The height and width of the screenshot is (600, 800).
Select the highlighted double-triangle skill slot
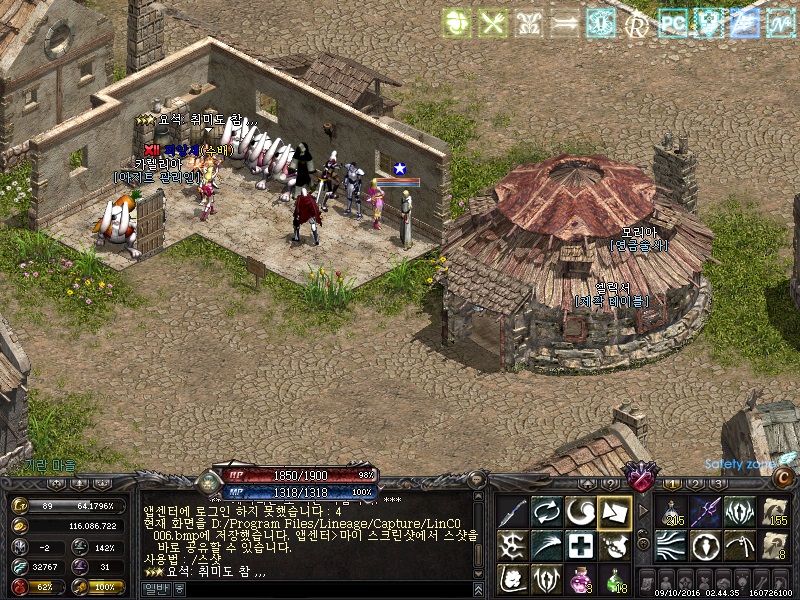pyautogui.click(x=614, y=512)
